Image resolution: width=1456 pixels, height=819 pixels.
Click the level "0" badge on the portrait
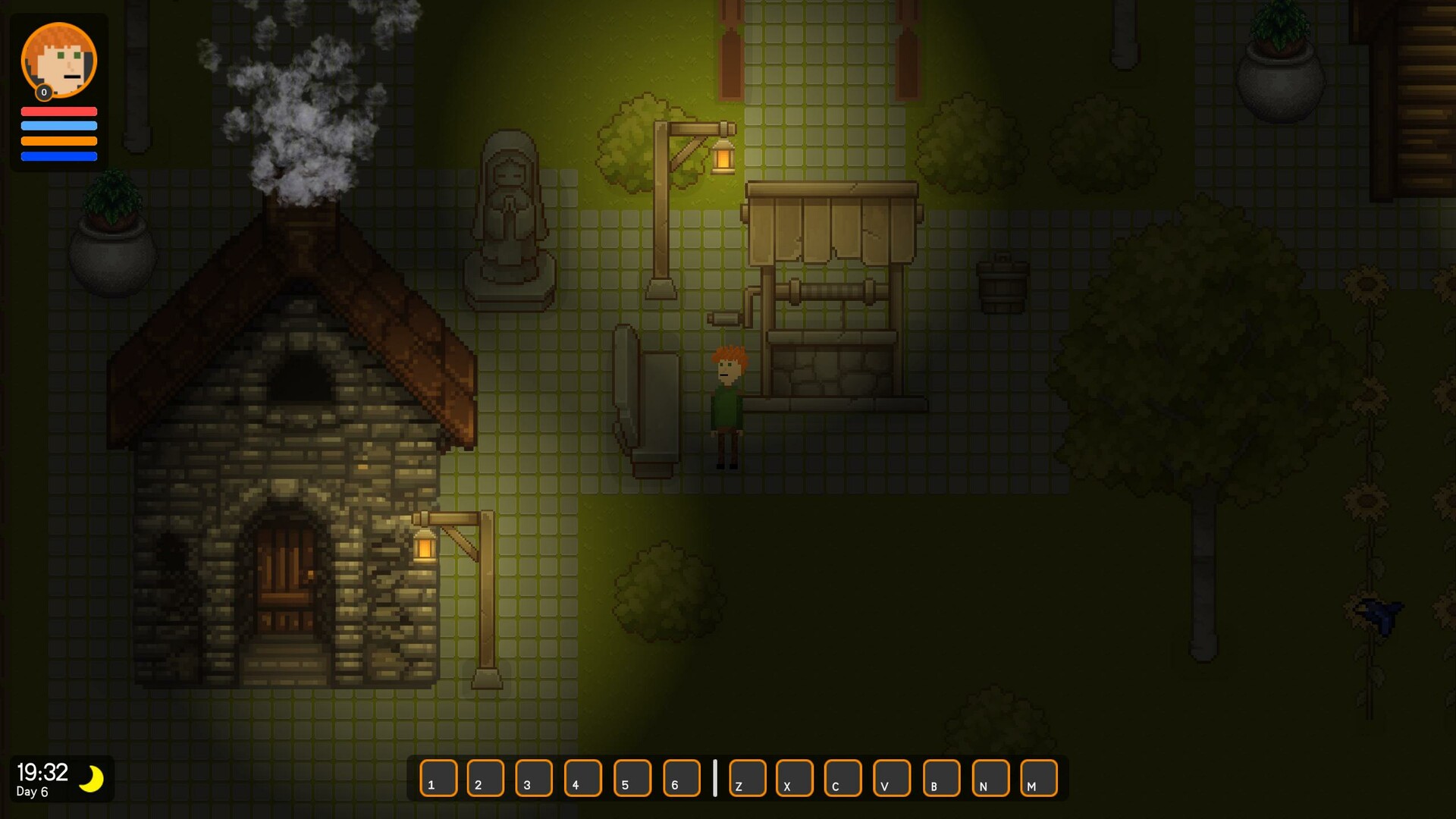pyautogui.click(x=44, y=93)
